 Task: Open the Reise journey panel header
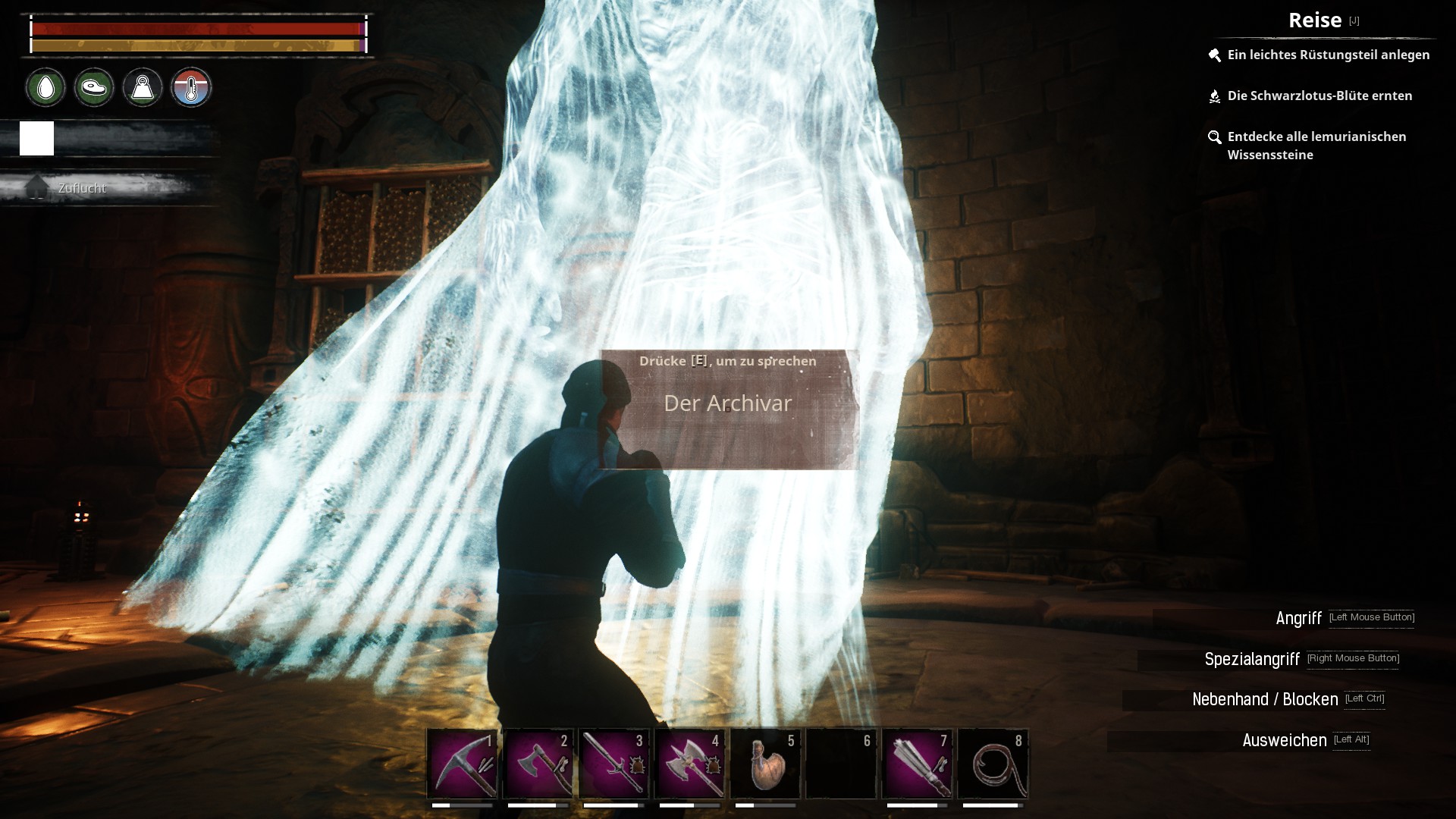[x=1315, y=20]
